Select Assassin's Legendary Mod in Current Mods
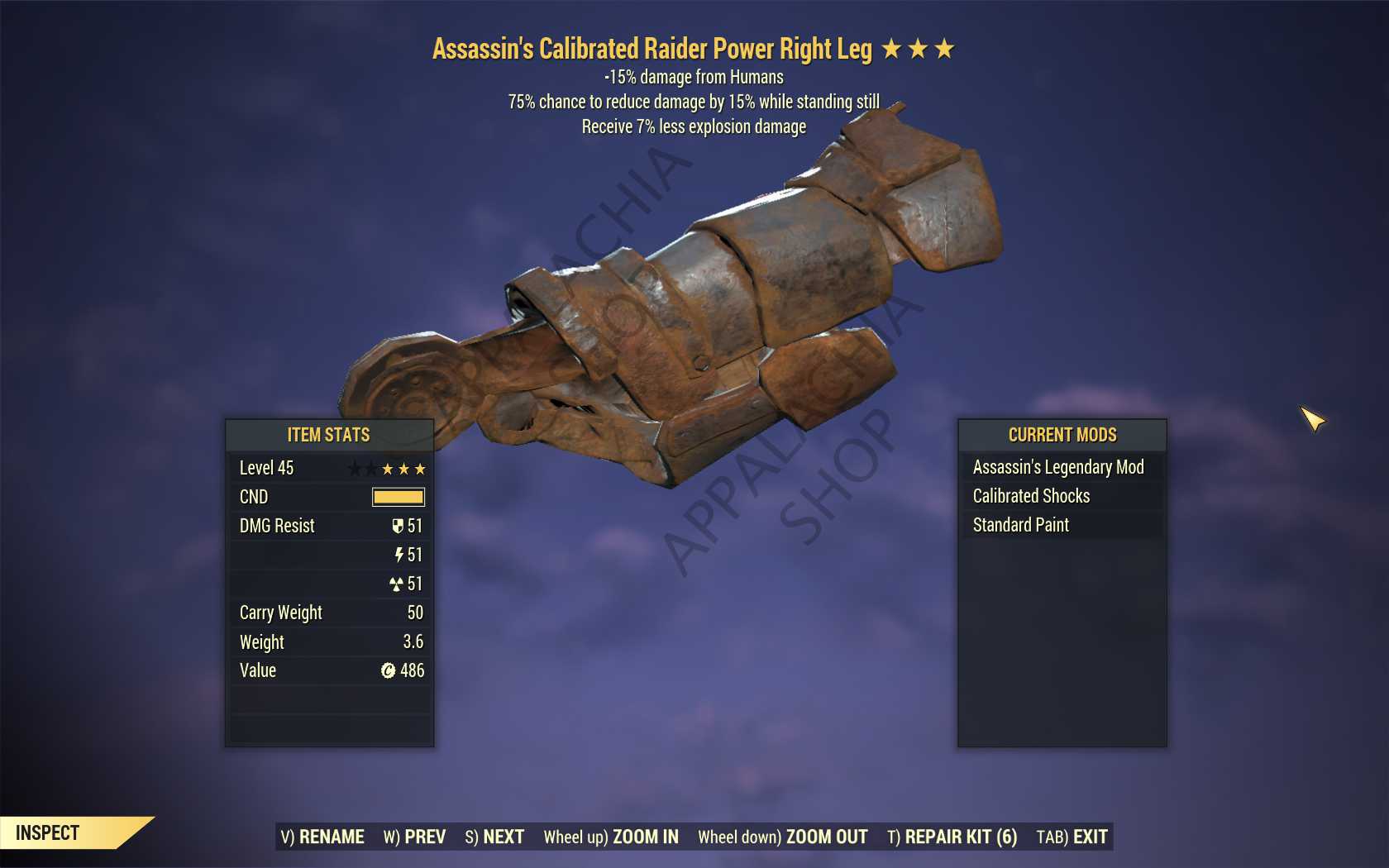Image resolution: width=1389 pixels, height=868 pixels. click(x=1058, y=467)
